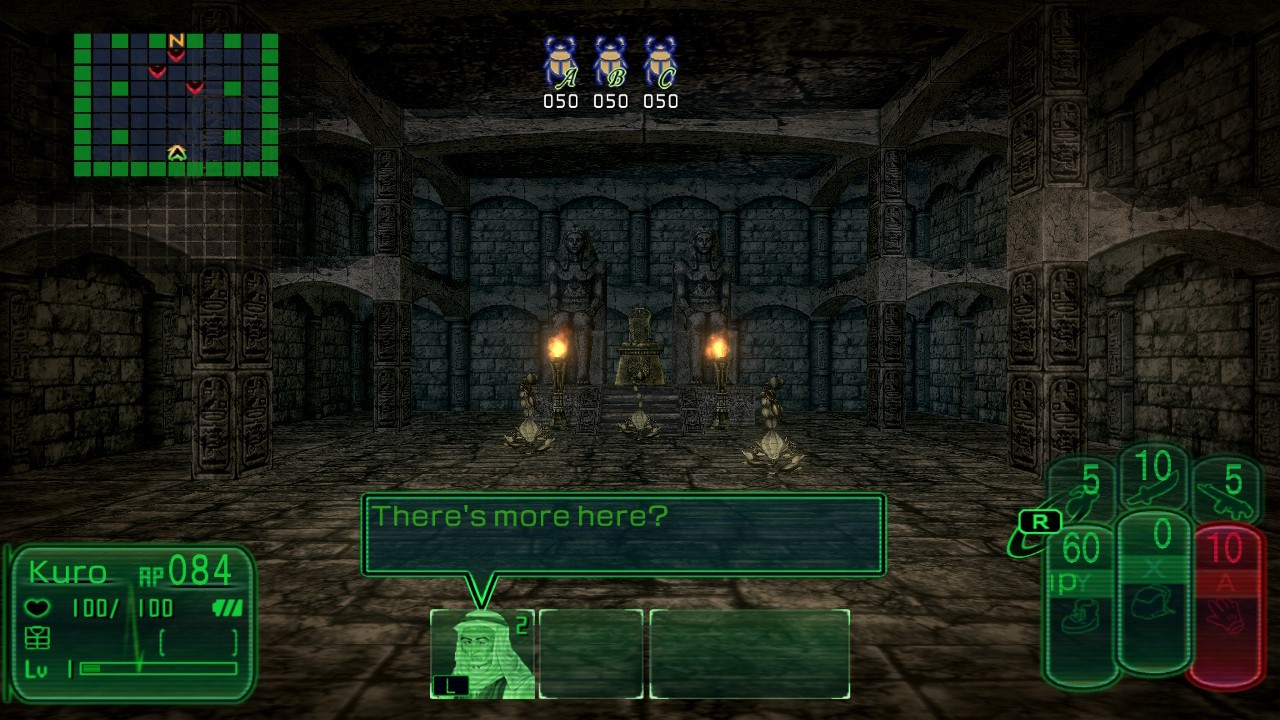Click the Lv experience progress bar
Screen dimensions: 1280x720
point(156,667)
